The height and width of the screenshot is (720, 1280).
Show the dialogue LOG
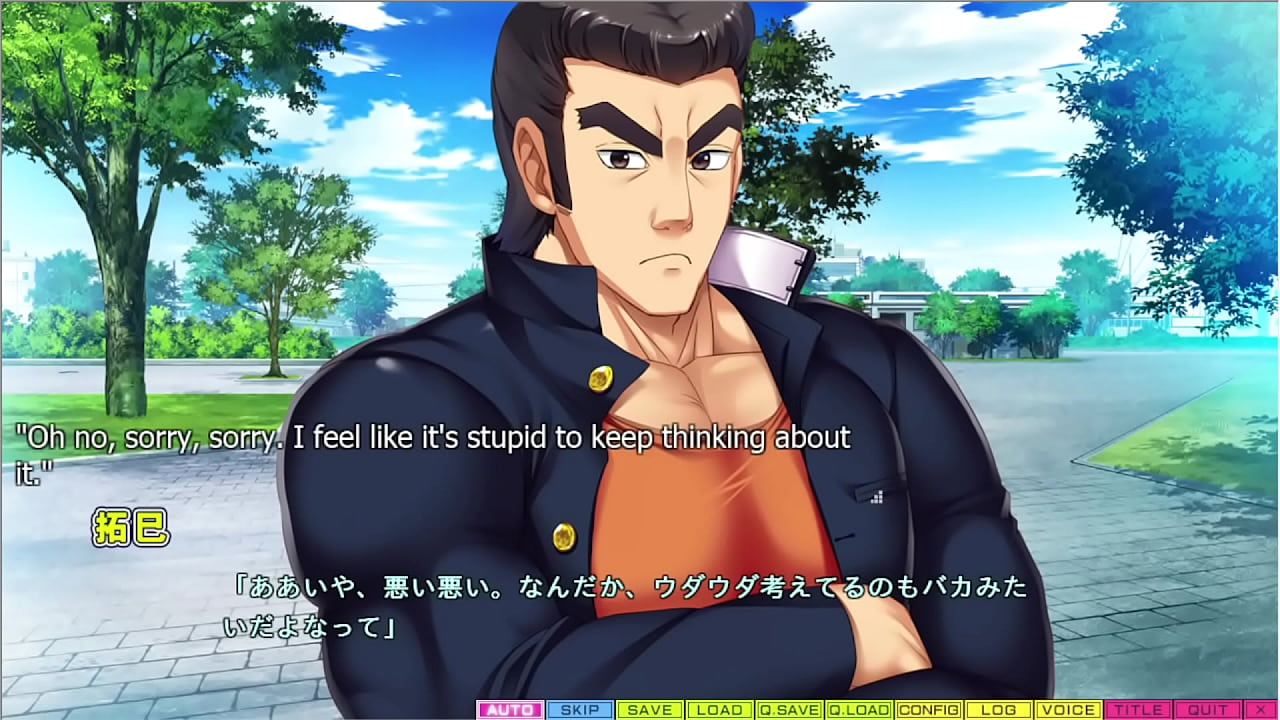click(999, 710)
